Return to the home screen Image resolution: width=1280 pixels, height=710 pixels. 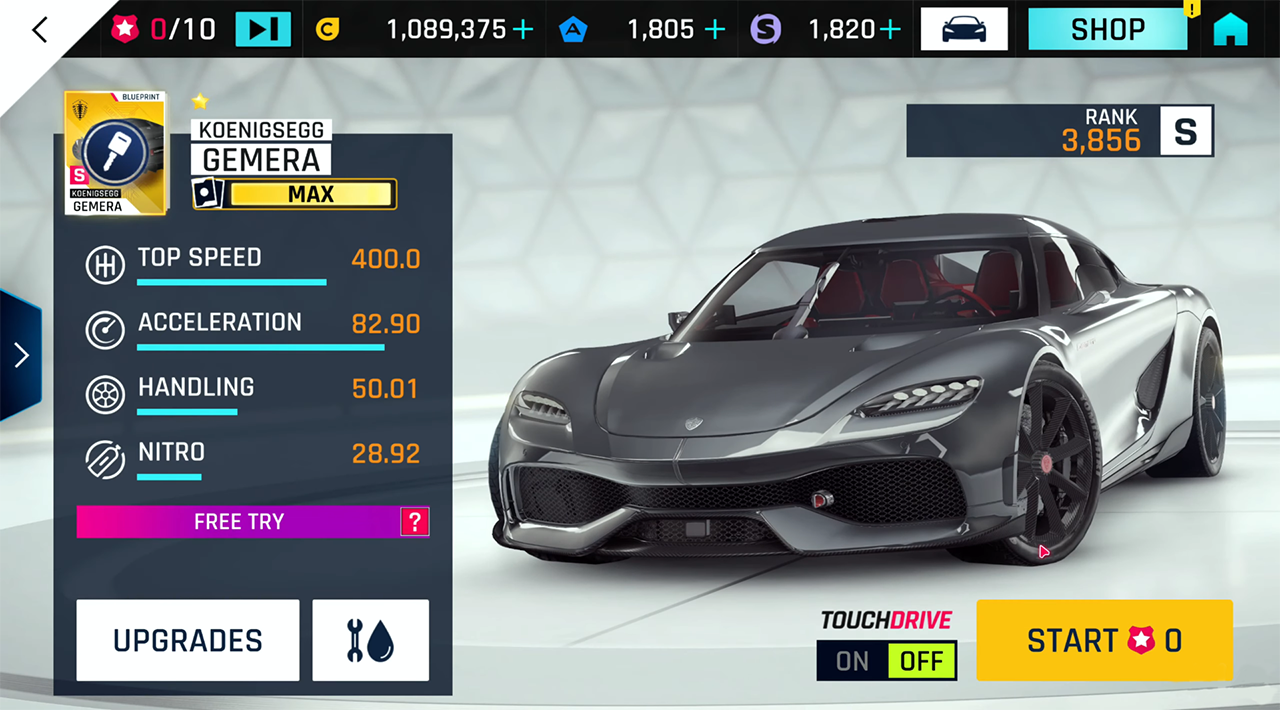1231,30
